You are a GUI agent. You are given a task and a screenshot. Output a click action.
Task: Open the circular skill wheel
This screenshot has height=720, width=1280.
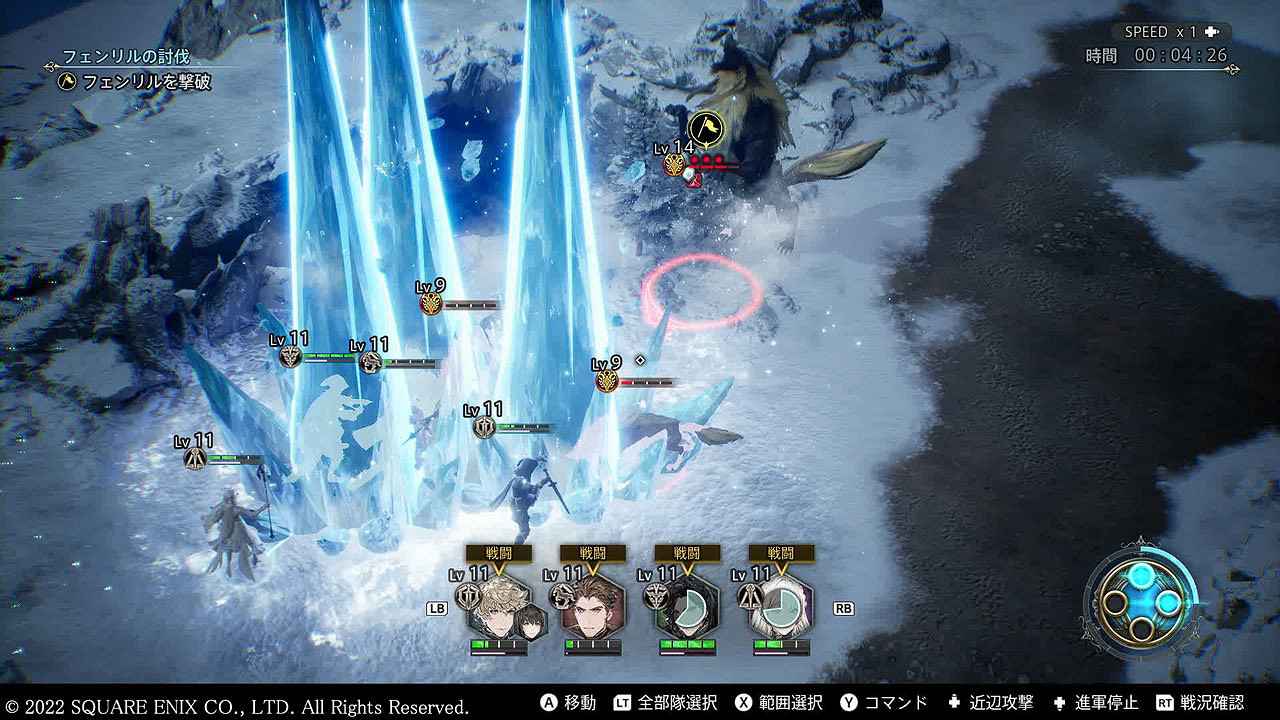click(1140, 603)
